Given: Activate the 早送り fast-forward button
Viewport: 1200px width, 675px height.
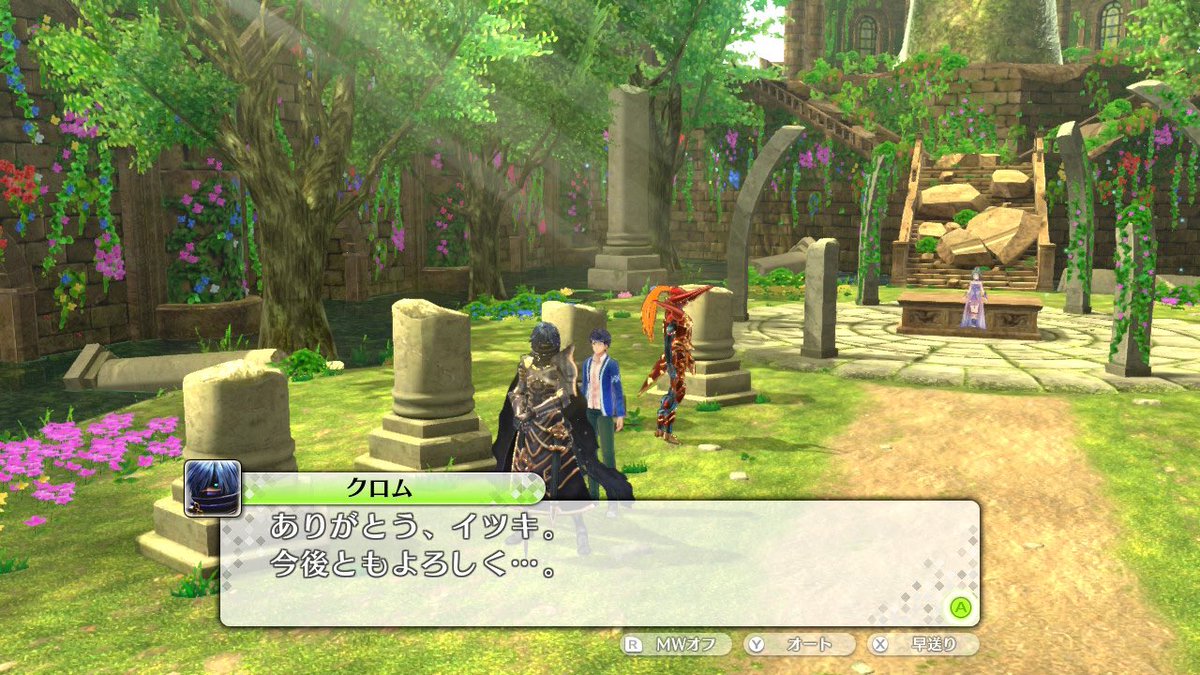Looking at the screenshot, I should click(923, 645).
